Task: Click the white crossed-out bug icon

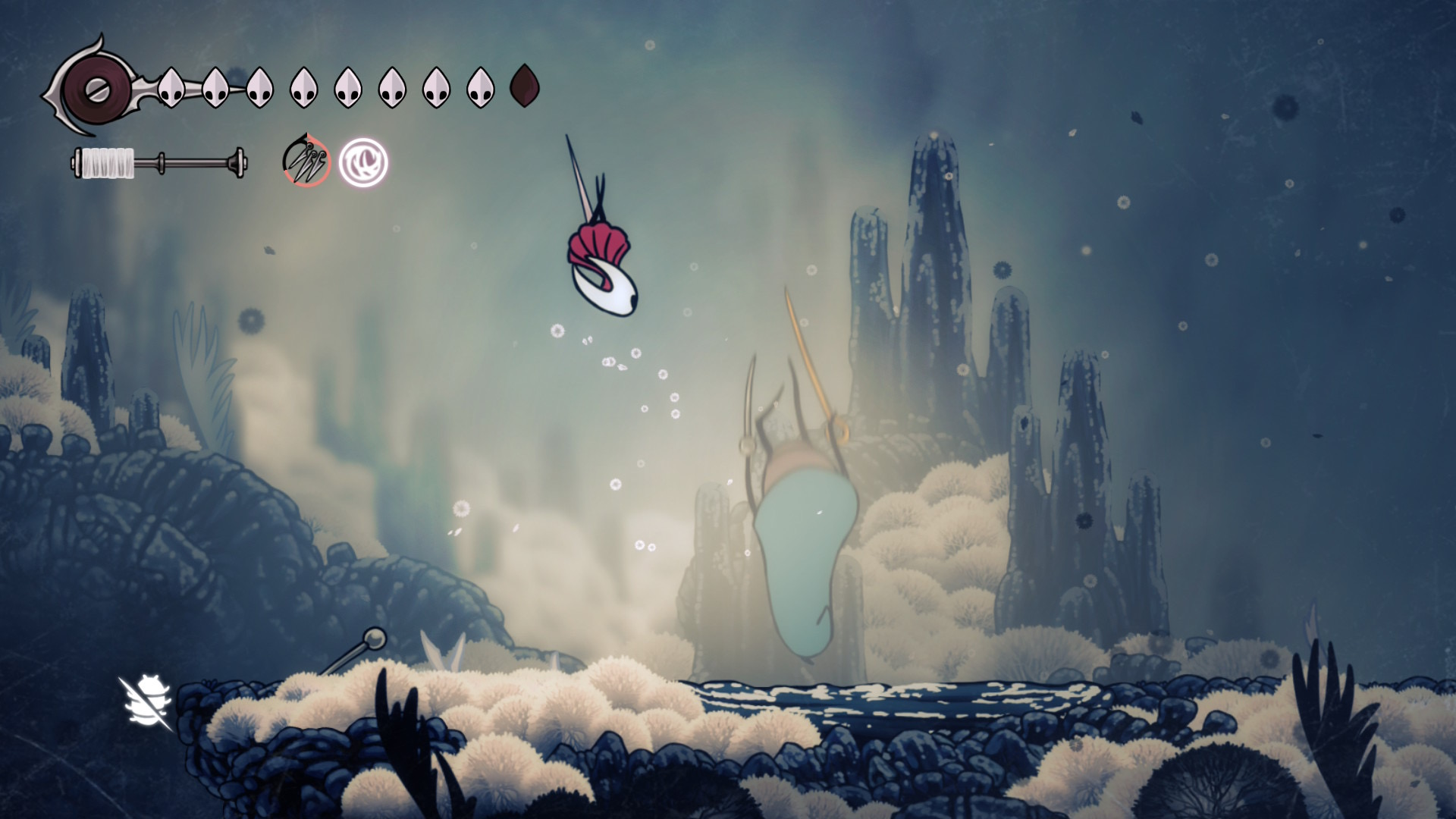Action: [146, 703]
